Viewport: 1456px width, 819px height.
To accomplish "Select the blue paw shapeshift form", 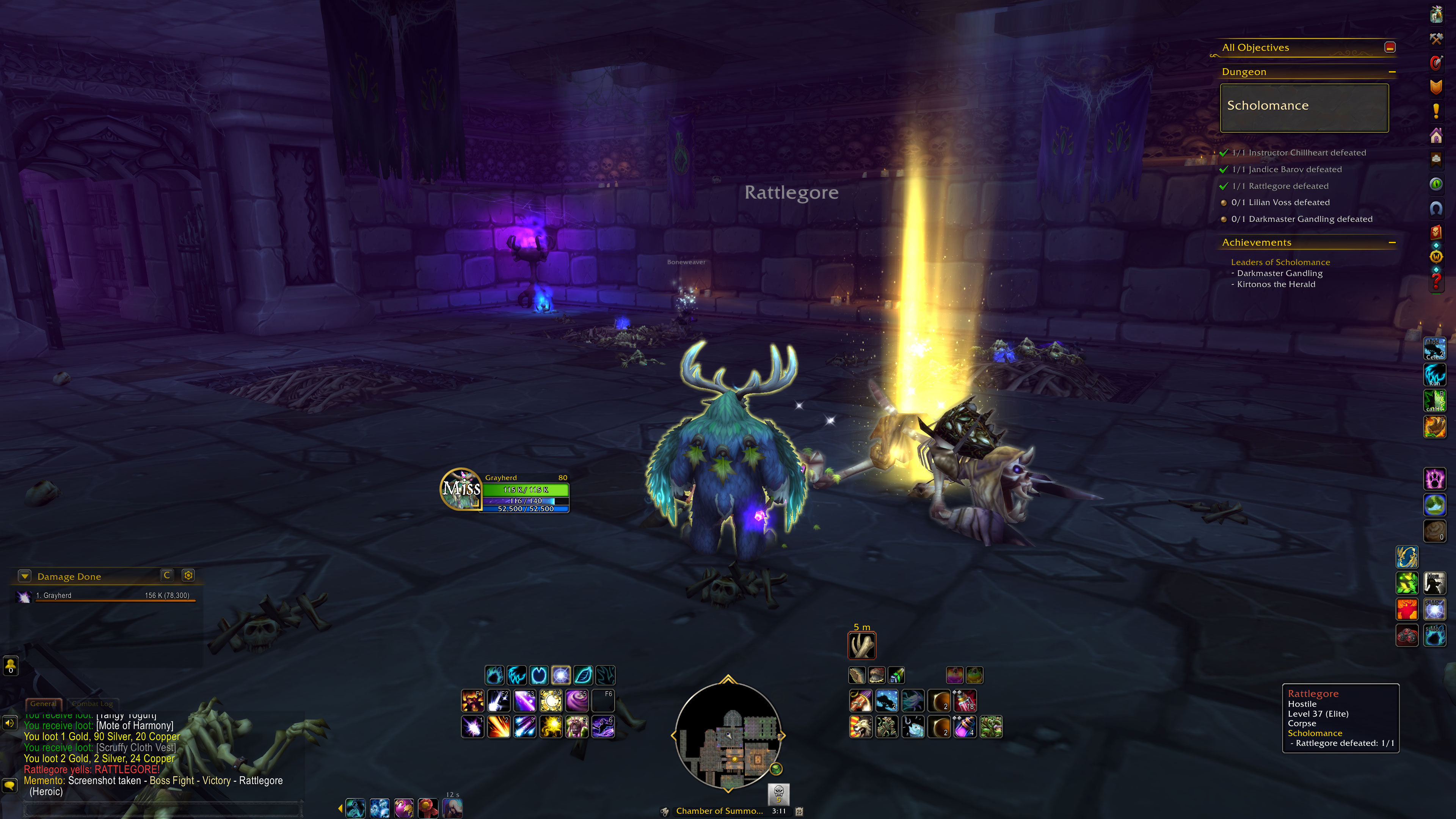I will (x=494, y=675).
